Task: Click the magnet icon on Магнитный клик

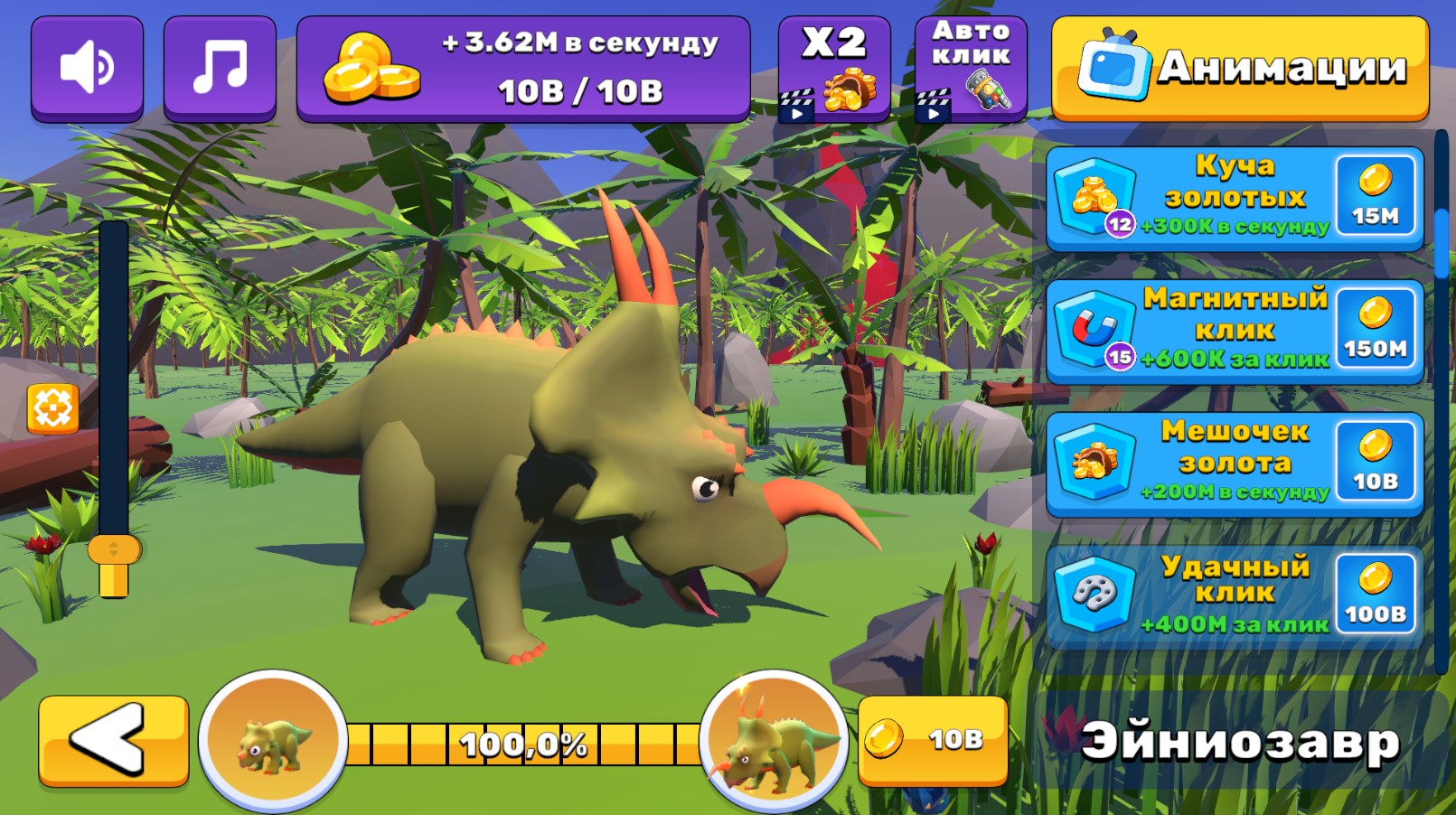Action: pyautogui.click(x=1094, y=327)
